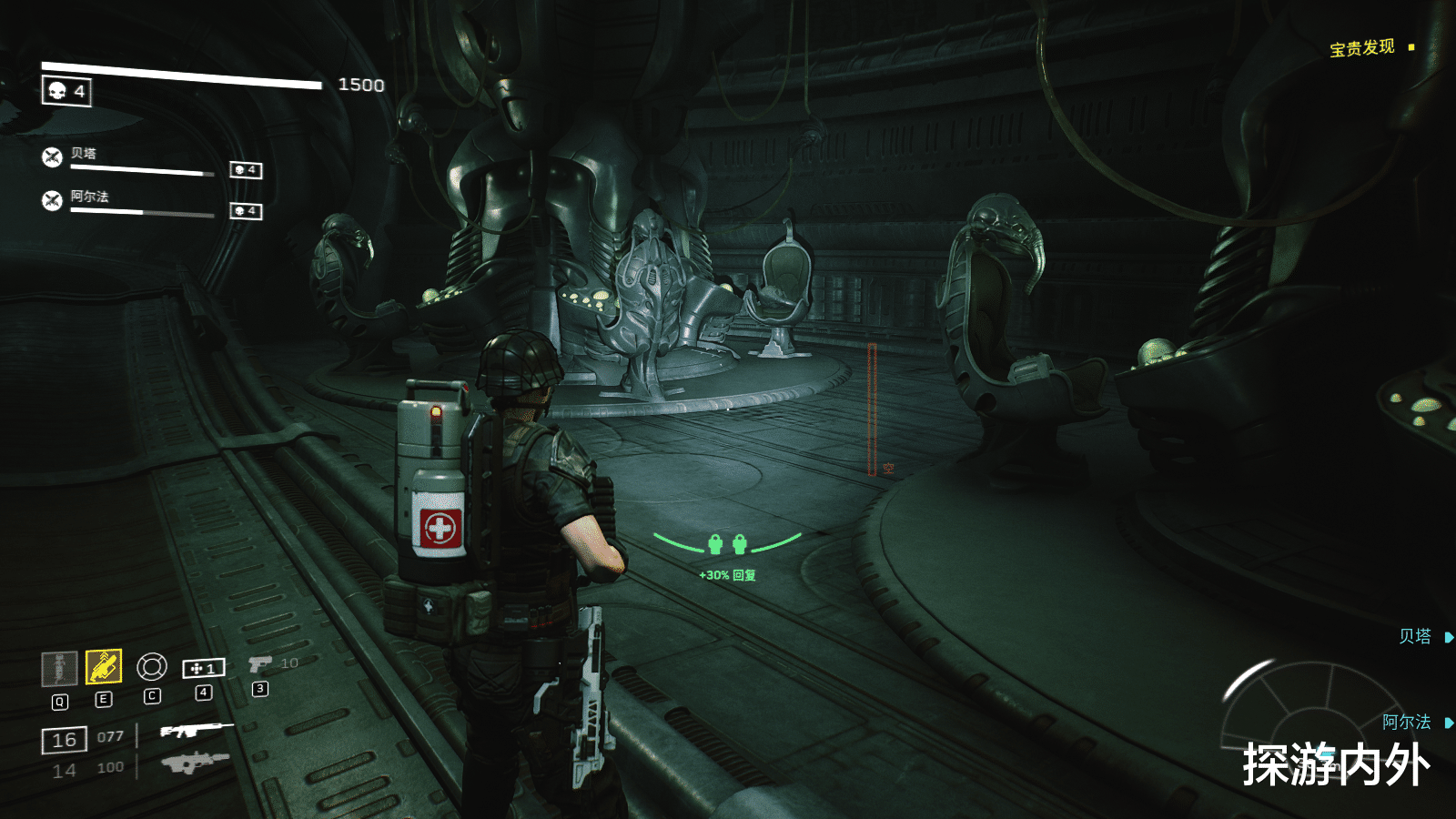
Task: Select the 阿尔法 teammate direction marker
Action: pyautogui.click(x=1416, y=723)
